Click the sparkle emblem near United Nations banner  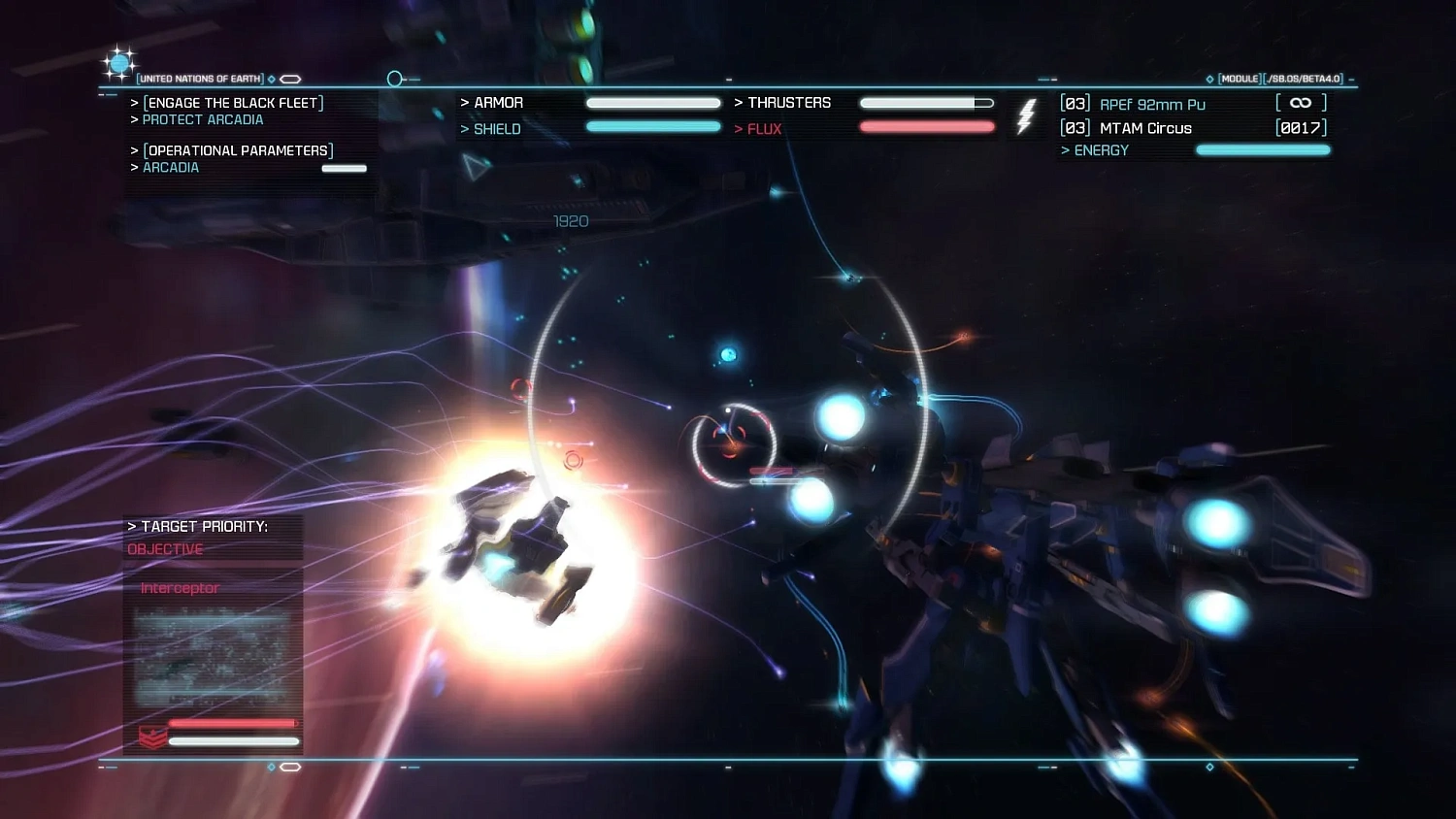pyautogui.click(x=118, y=62)
